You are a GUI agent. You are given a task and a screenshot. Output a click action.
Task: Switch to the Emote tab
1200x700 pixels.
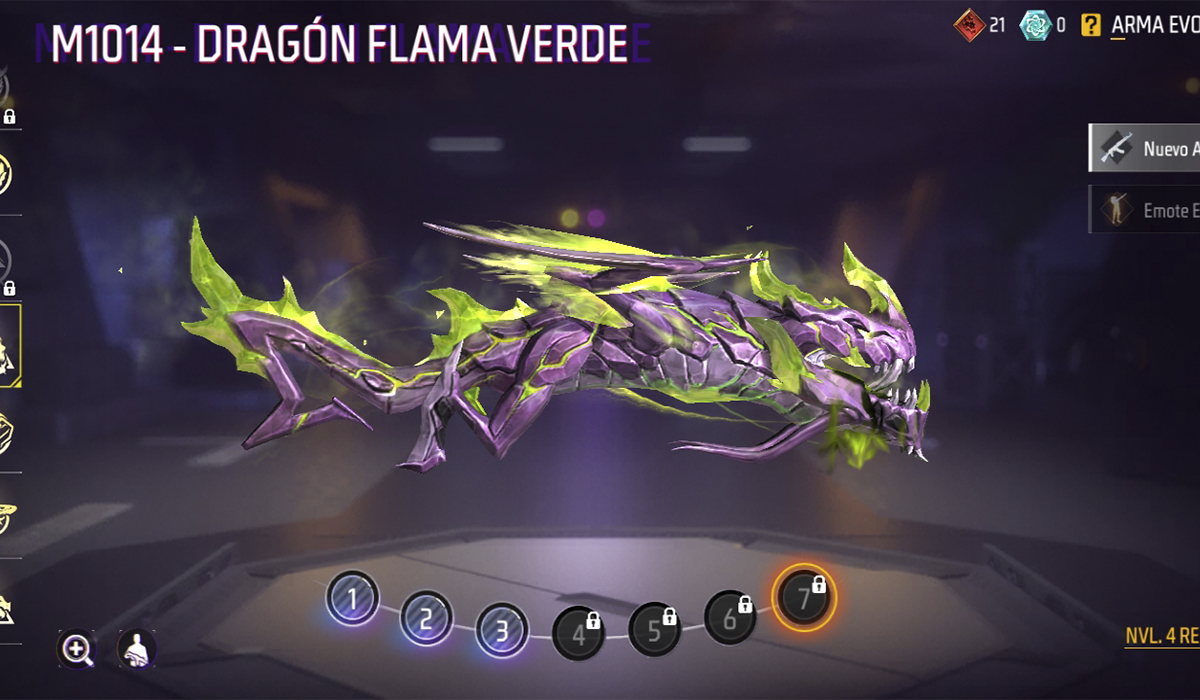(1144, 210)
